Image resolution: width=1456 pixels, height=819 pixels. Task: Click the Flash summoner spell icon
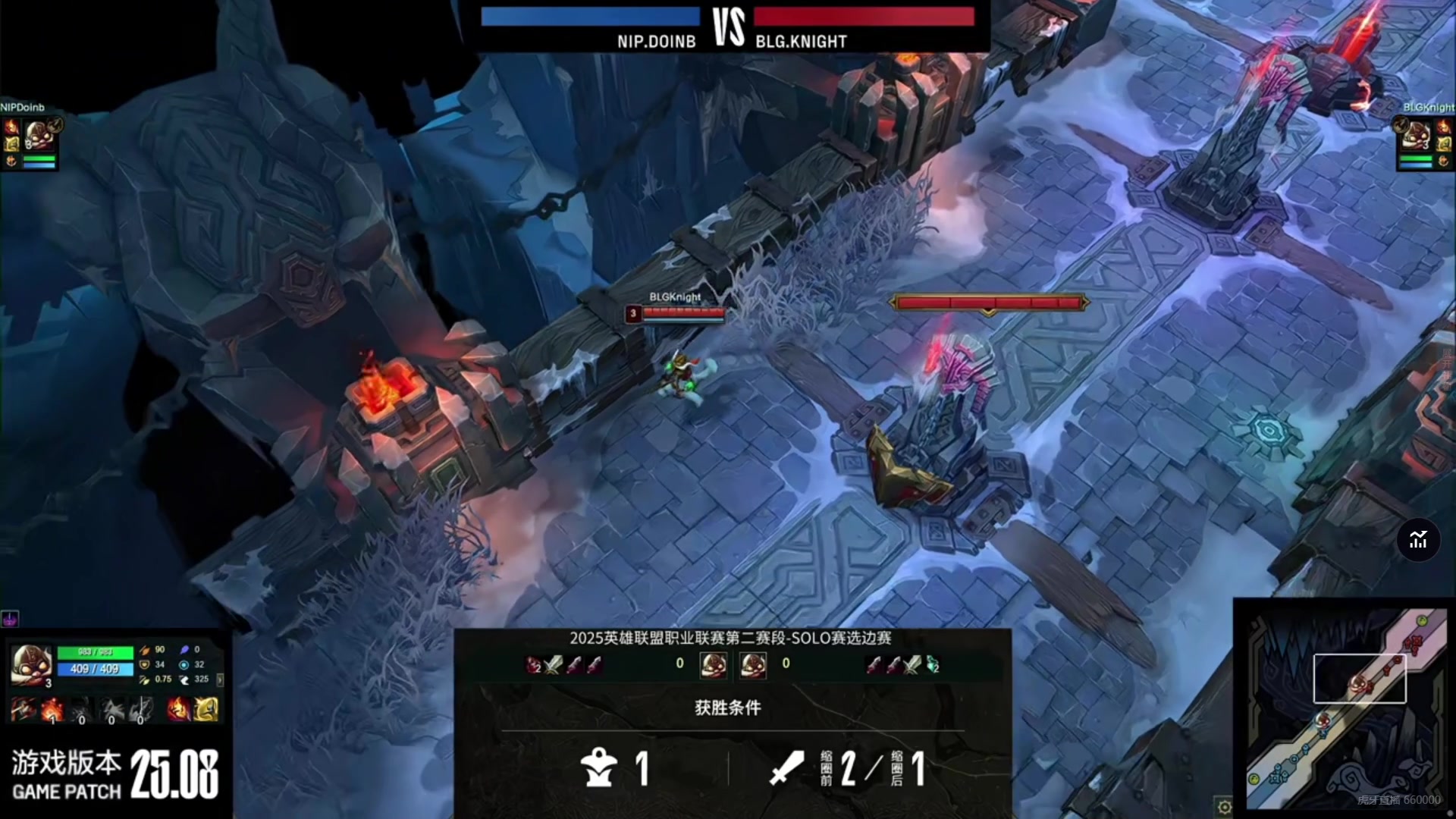click(x=206, y=709)
